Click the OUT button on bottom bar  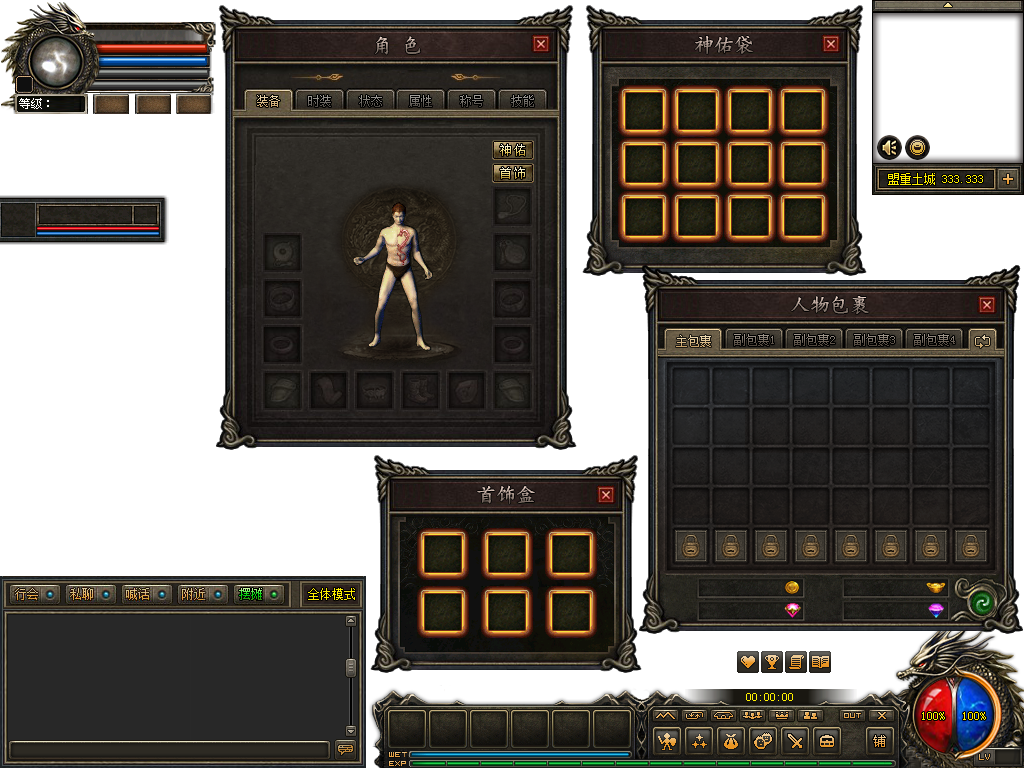[852, 715]
